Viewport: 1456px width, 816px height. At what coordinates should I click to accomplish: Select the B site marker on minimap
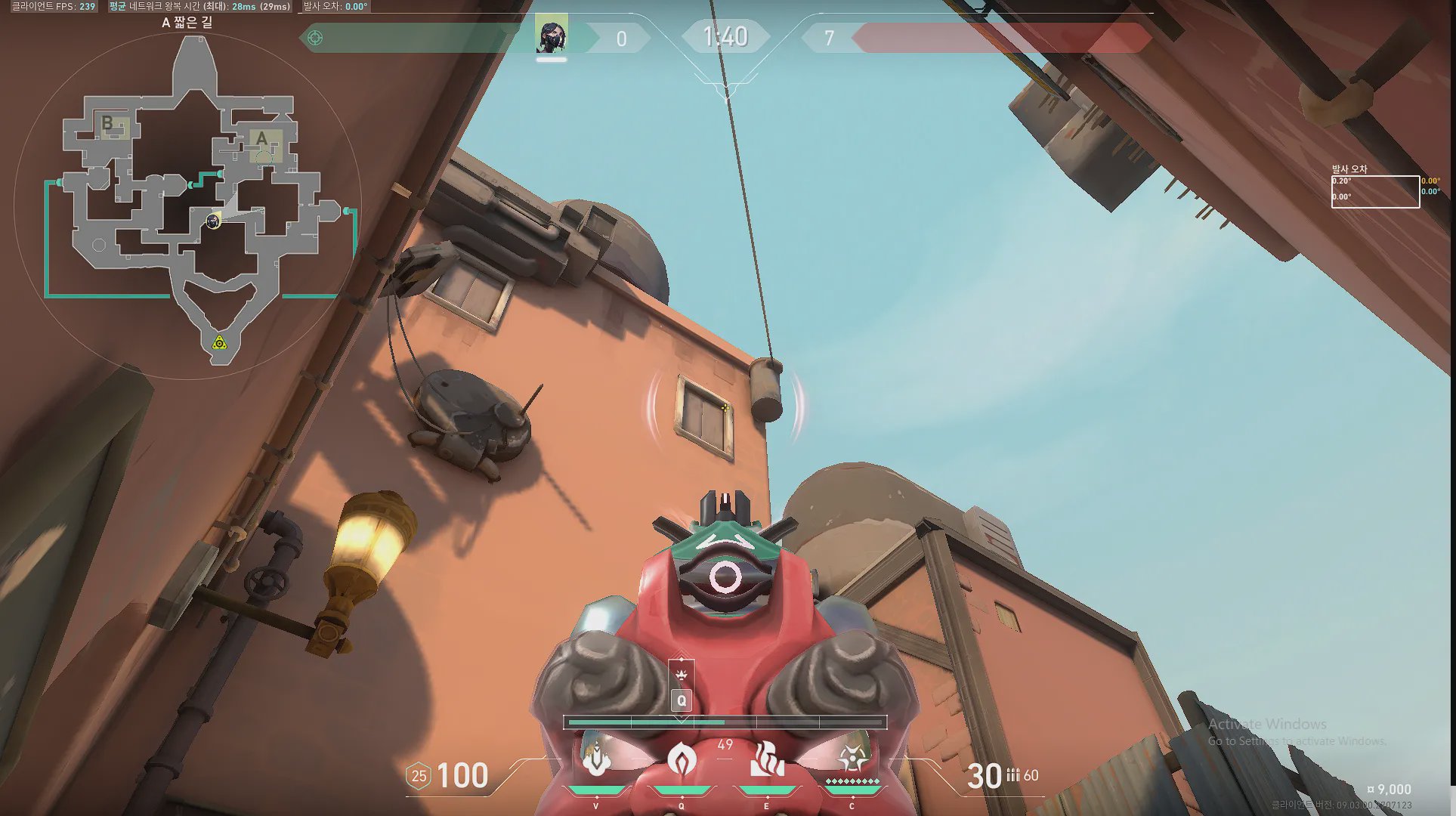[x=107, y=123]
